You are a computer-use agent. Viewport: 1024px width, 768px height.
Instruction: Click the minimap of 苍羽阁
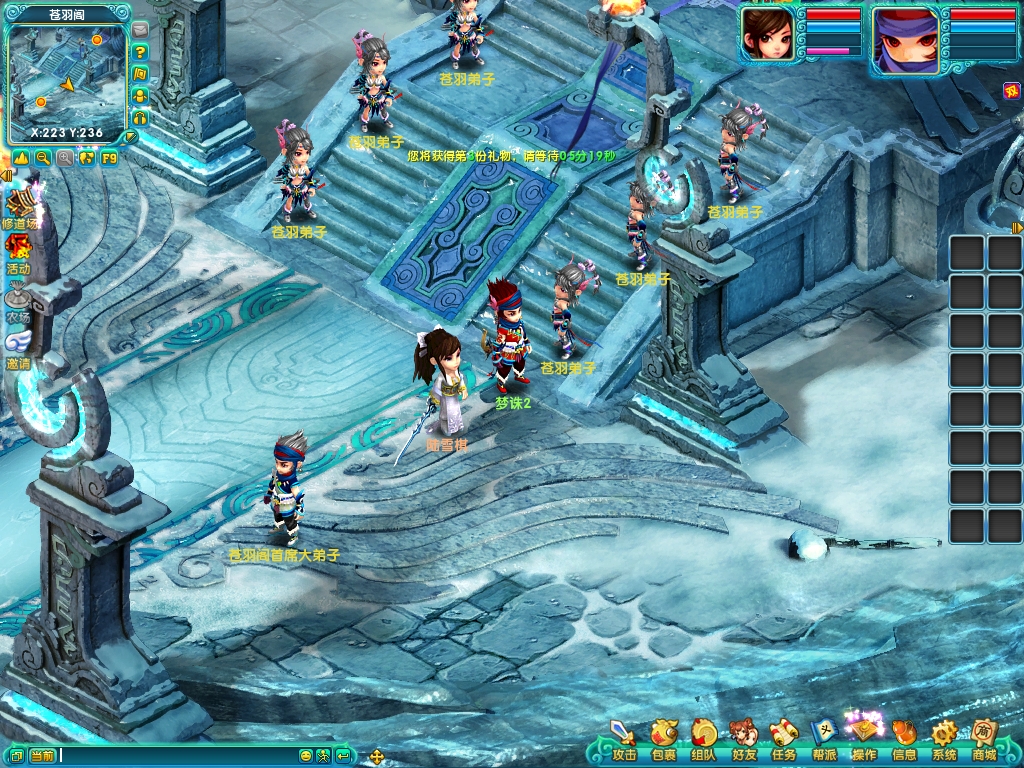(66, 78)
